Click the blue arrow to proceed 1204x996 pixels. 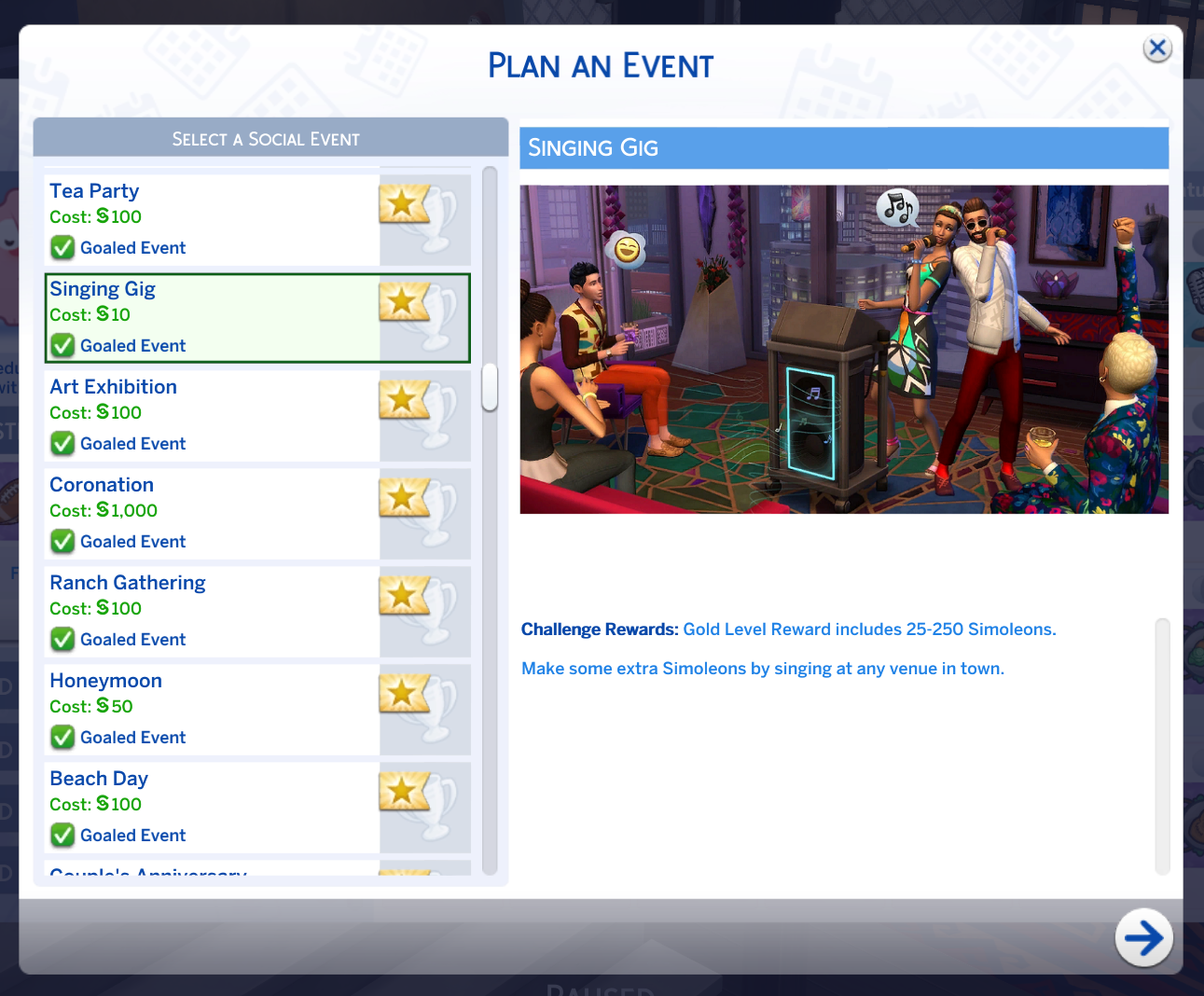(x=1144, y=938)
